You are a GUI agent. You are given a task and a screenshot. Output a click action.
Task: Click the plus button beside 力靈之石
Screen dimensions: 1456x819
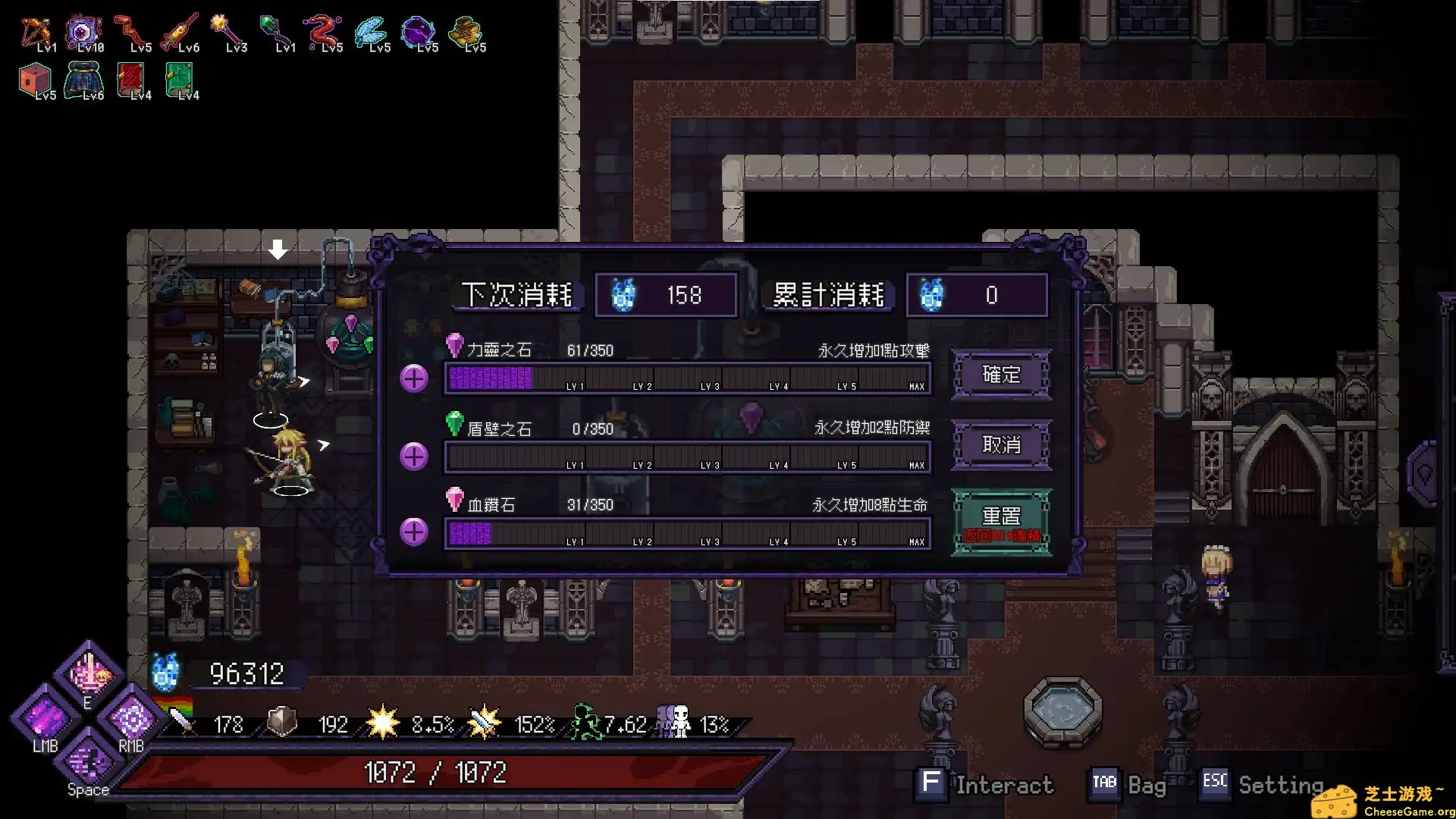[x=413, y=377]
